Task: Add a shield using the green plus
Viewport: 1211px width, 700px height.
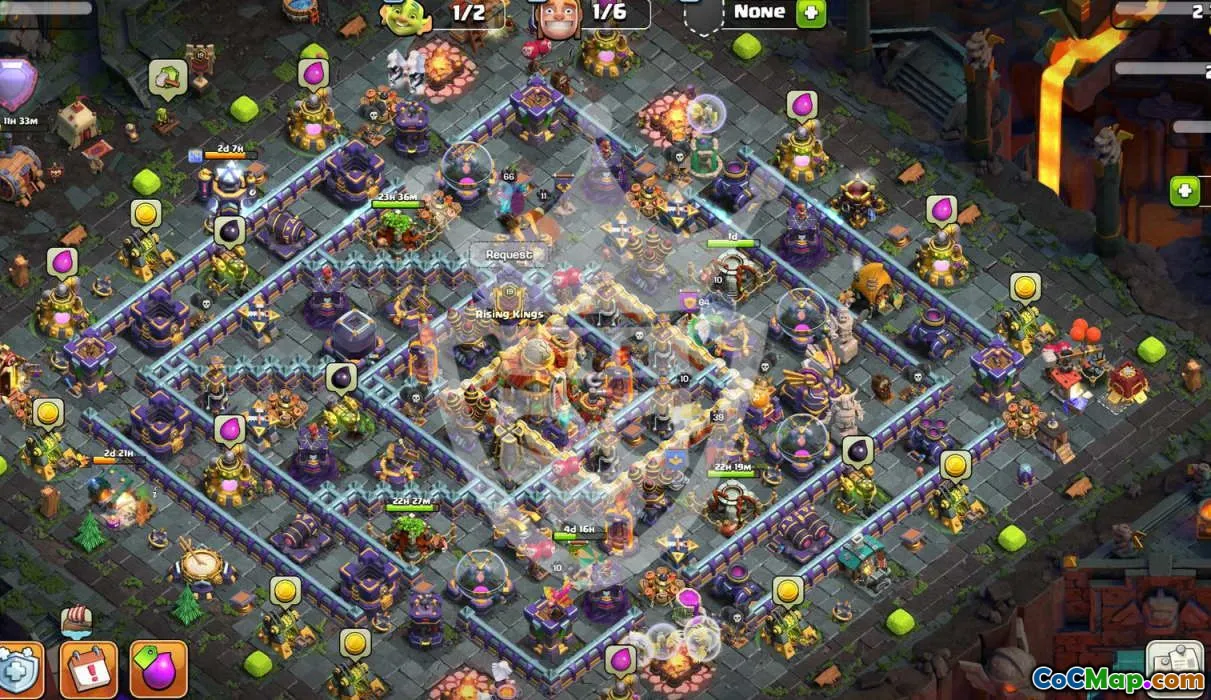Action: coord(810,13)
